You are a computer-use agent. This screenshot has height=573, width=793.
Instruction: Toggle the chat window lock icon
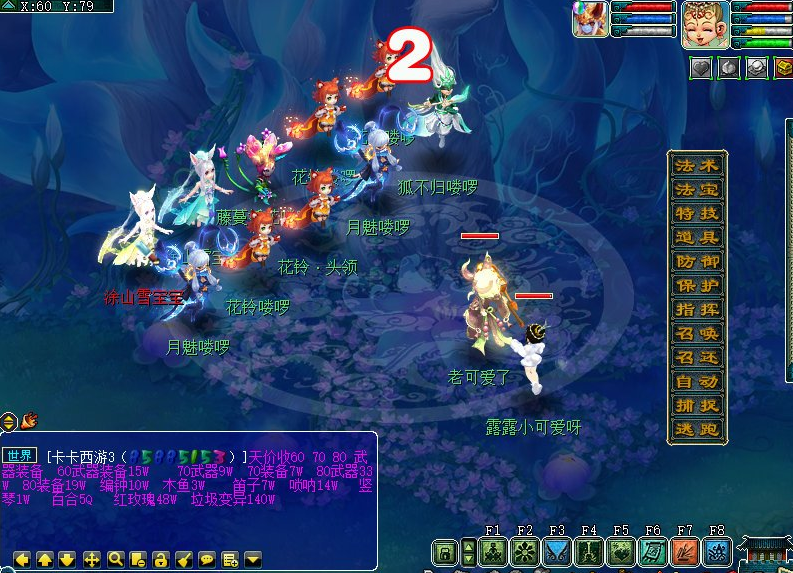click(160, 560)
